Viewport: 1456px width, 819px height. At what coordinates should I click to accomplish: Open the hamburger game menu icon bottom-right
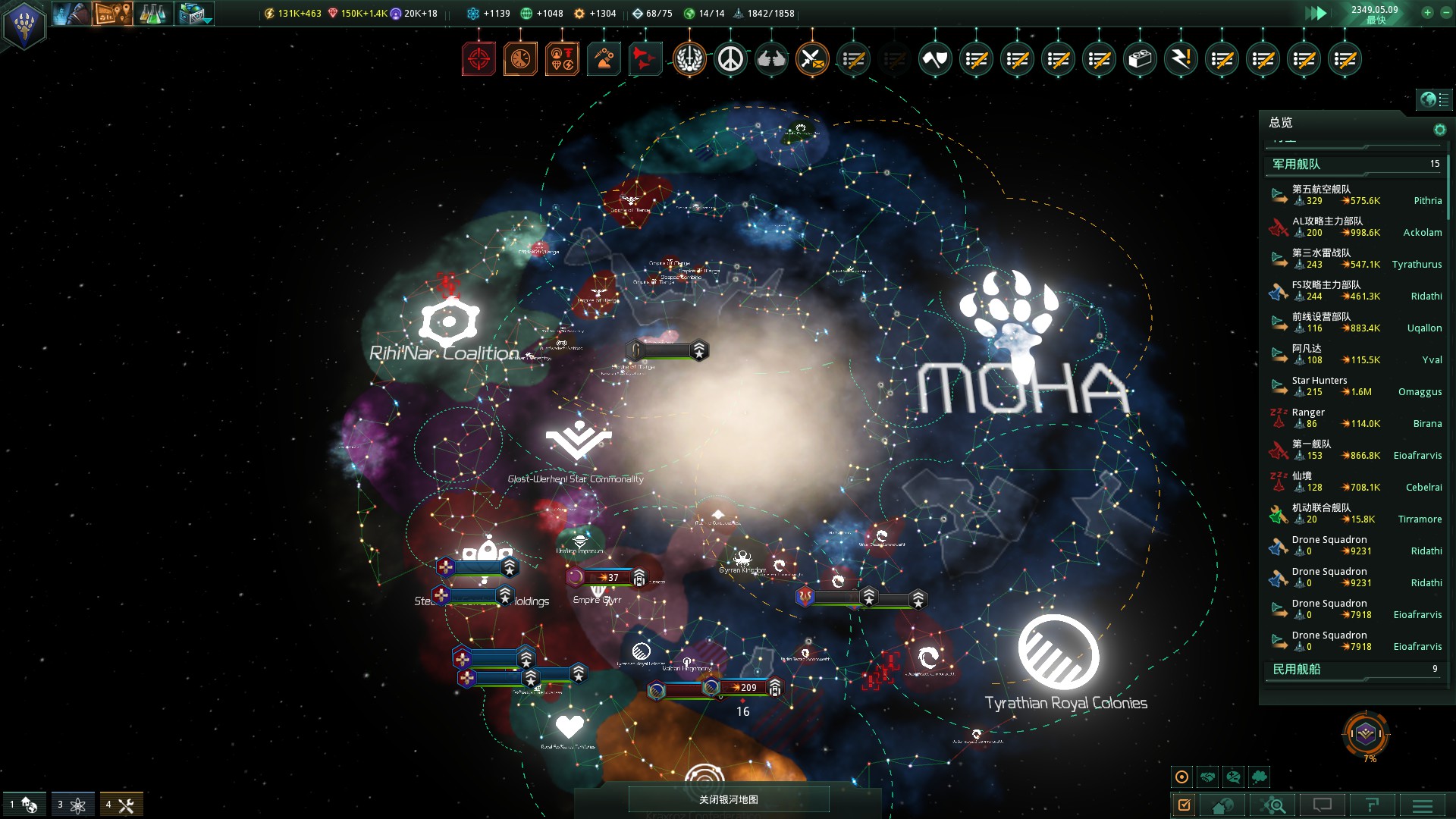(x=1423, y=804)
